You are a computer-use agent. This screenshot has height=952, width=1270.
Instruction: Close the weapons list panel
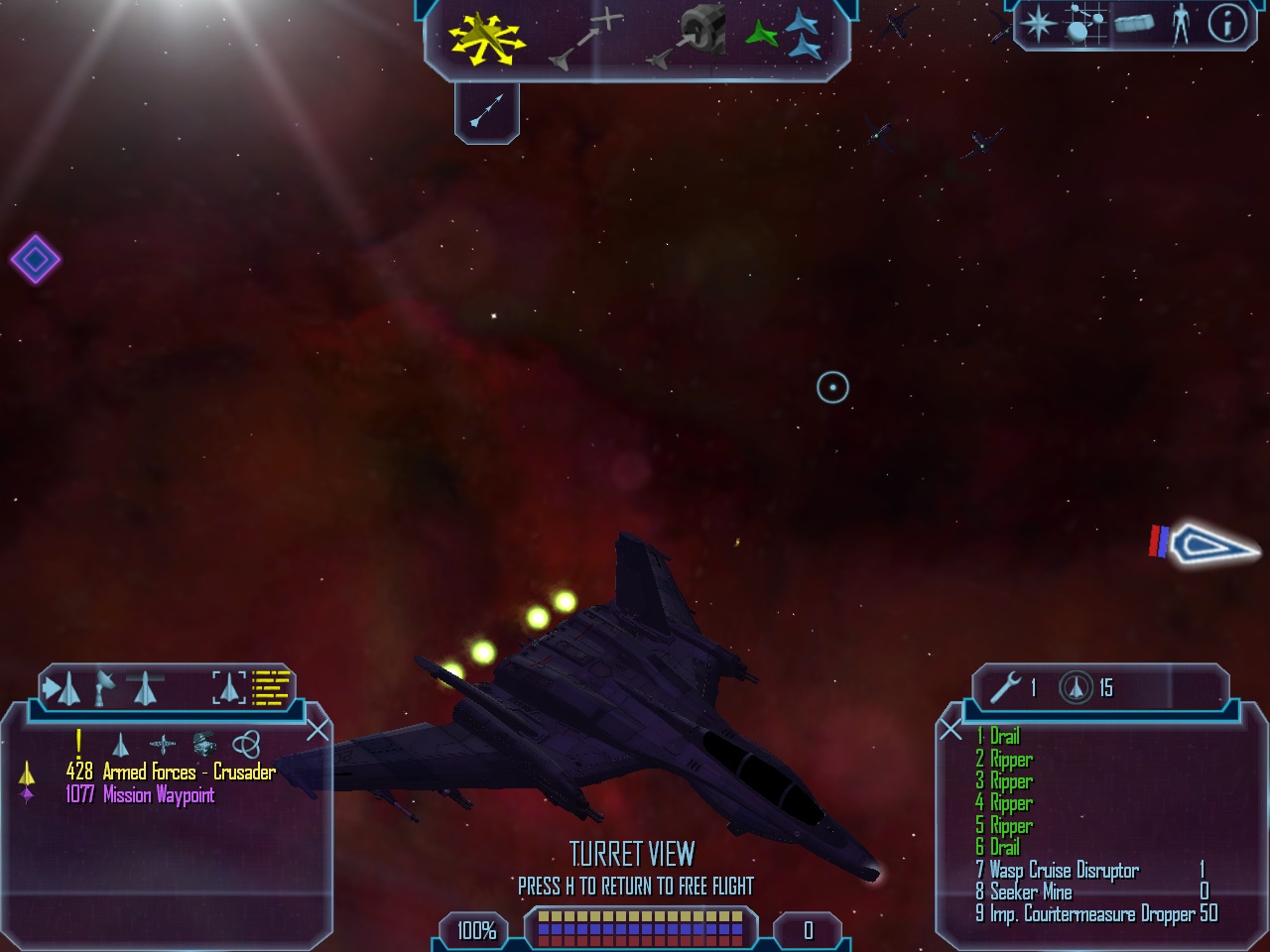click(x=951, y=731)
